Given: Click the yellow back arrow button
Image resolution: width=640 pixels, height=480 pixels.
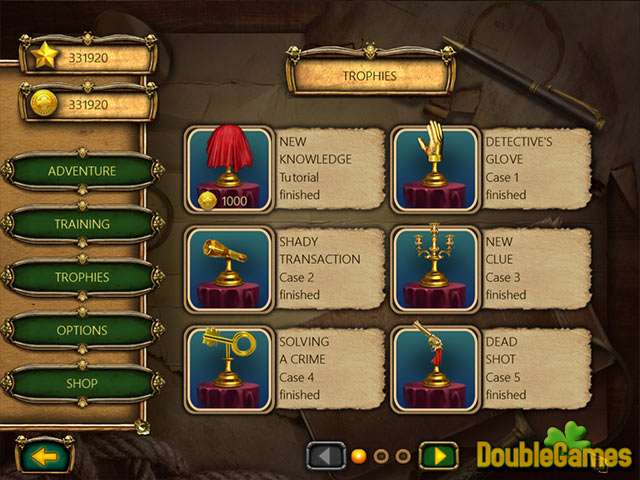Looking at the screenshot, I should pyautogui.click(x=45, y=455).
